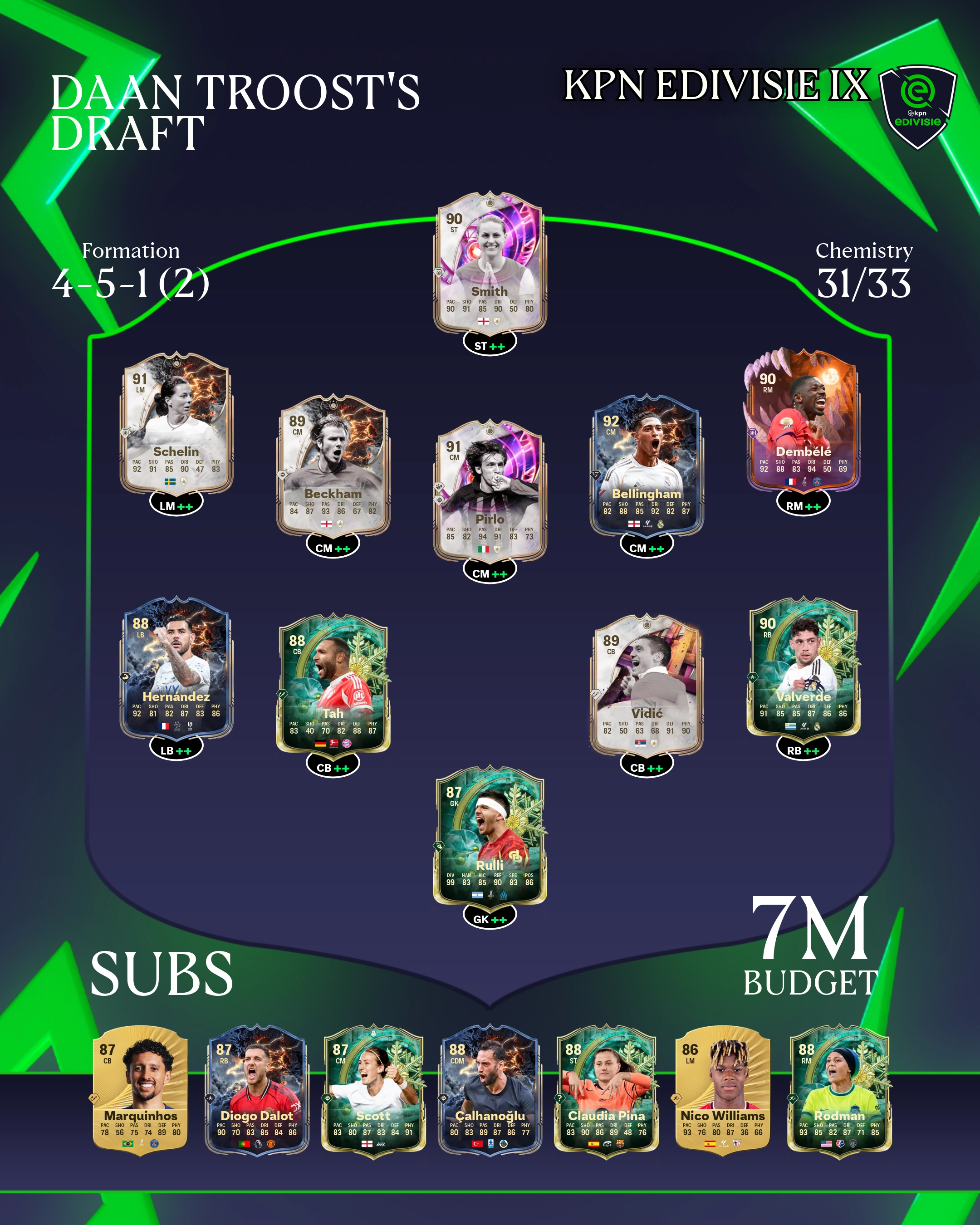Click the KPN eDivisie shield logo
The image size is (980, 1225).
pyautogui.click(x=917, y=106)
